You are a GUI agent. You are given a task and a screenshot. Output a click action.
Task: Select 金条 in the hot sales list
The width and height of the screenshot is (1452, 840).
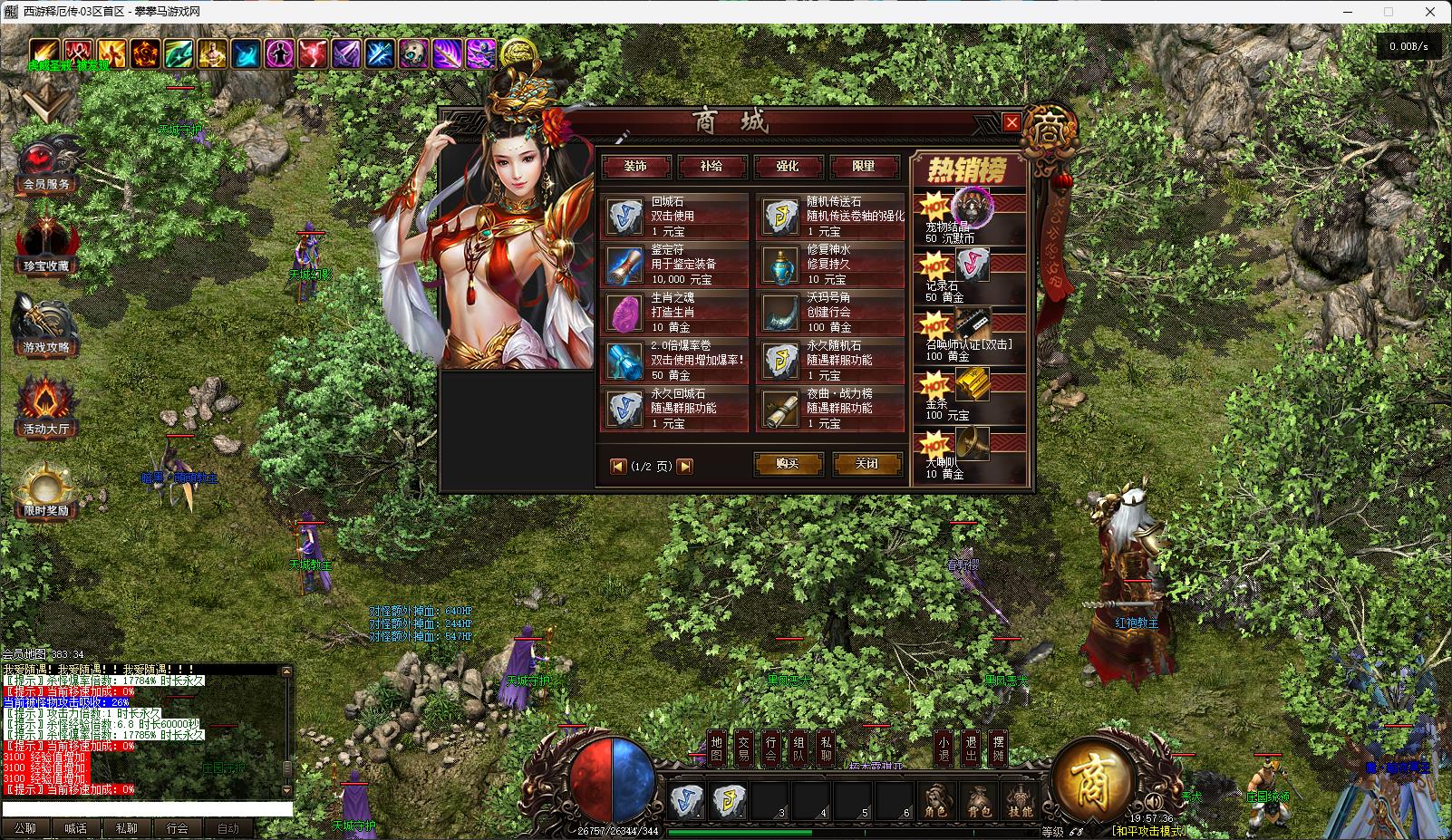[969, 398]
